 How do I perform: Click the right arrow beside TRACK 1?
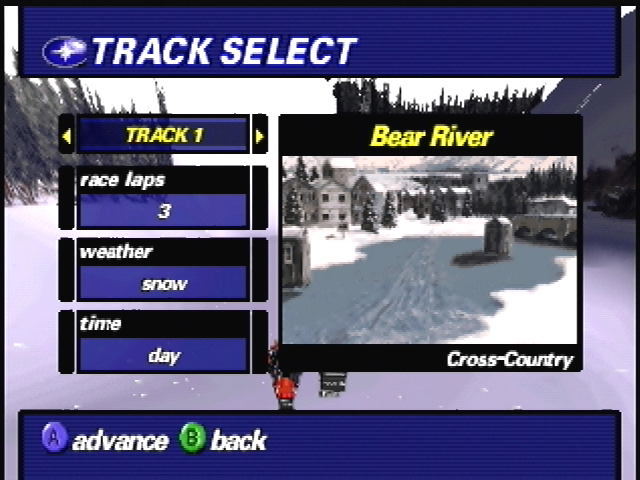coord(259,135)
